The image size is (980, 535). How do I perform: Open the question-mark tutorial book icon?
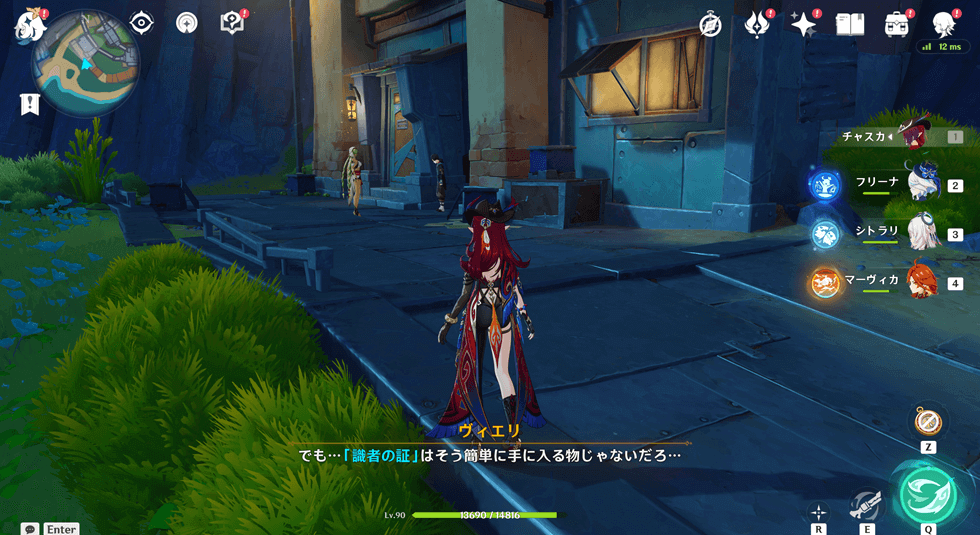point(232,23)
